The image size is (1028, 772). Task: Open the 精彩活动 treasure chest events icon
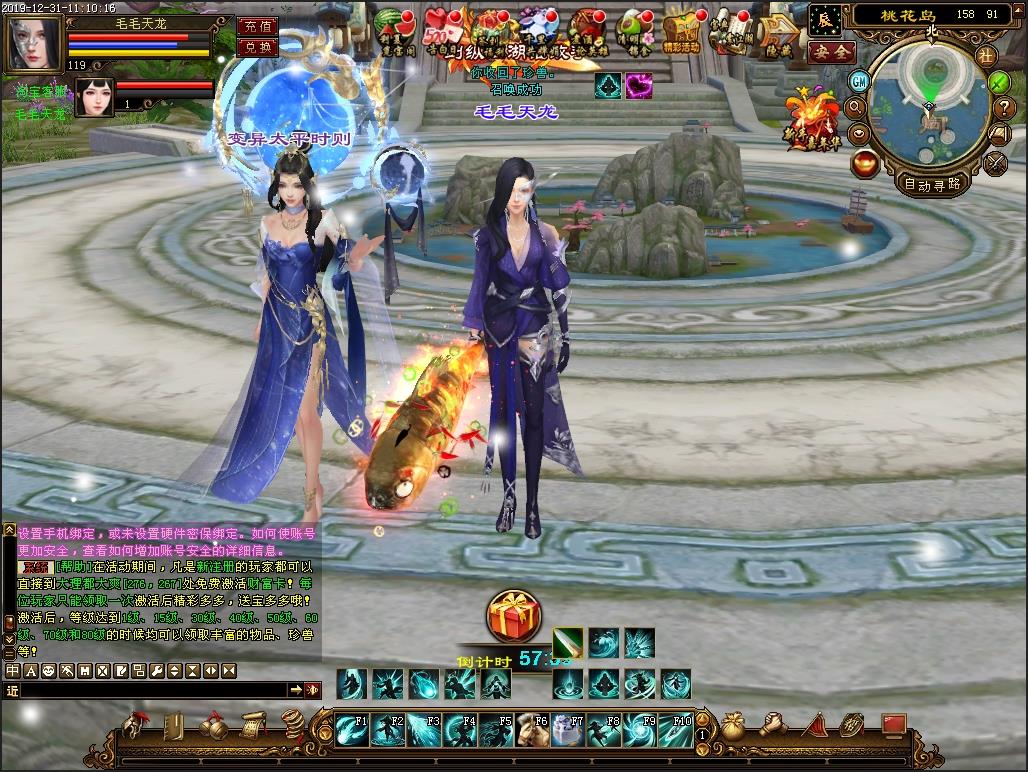coord(681,32)
